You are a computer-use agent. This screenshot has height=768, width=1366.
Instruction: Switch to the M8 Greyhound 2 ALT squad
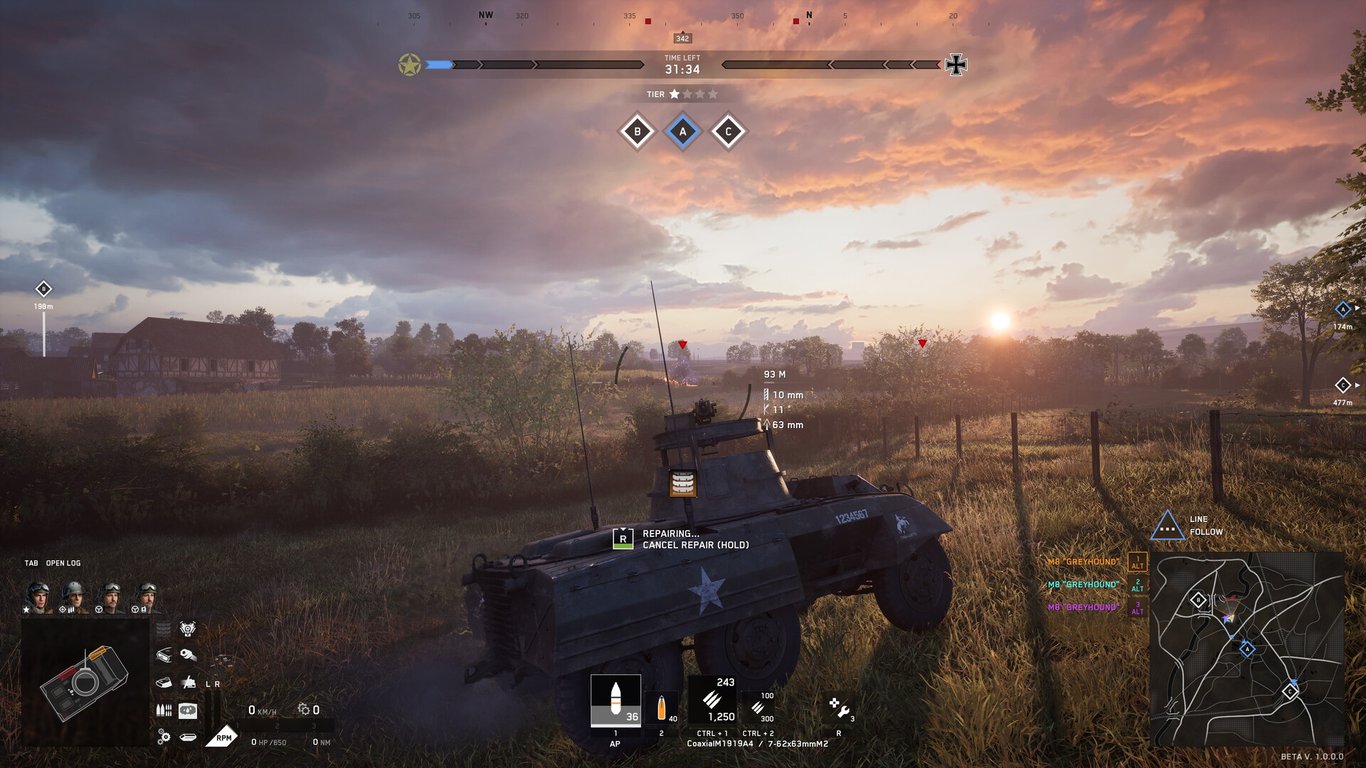[x=1138, y=585]
